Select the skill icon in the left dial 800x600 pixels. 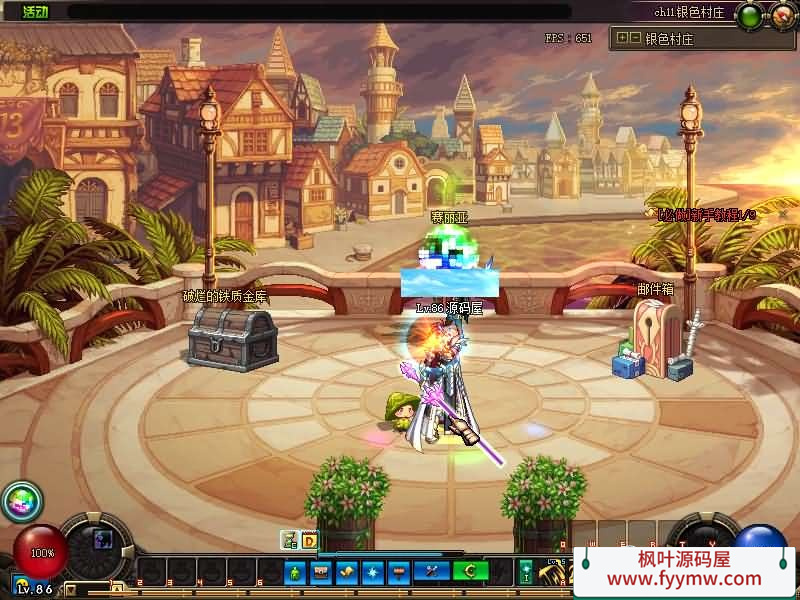click(x=102, y=540)
